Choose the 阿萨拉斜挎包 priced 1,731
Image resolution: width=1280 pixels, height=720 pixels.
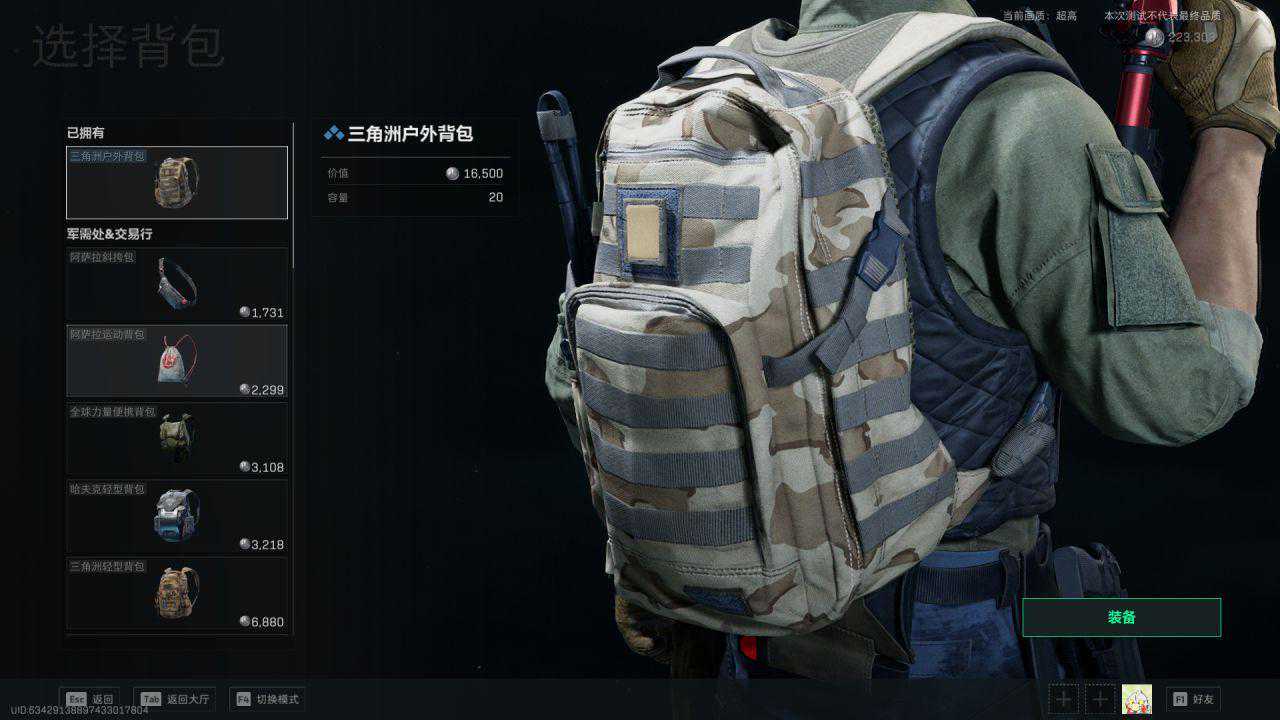click(177, 284)
